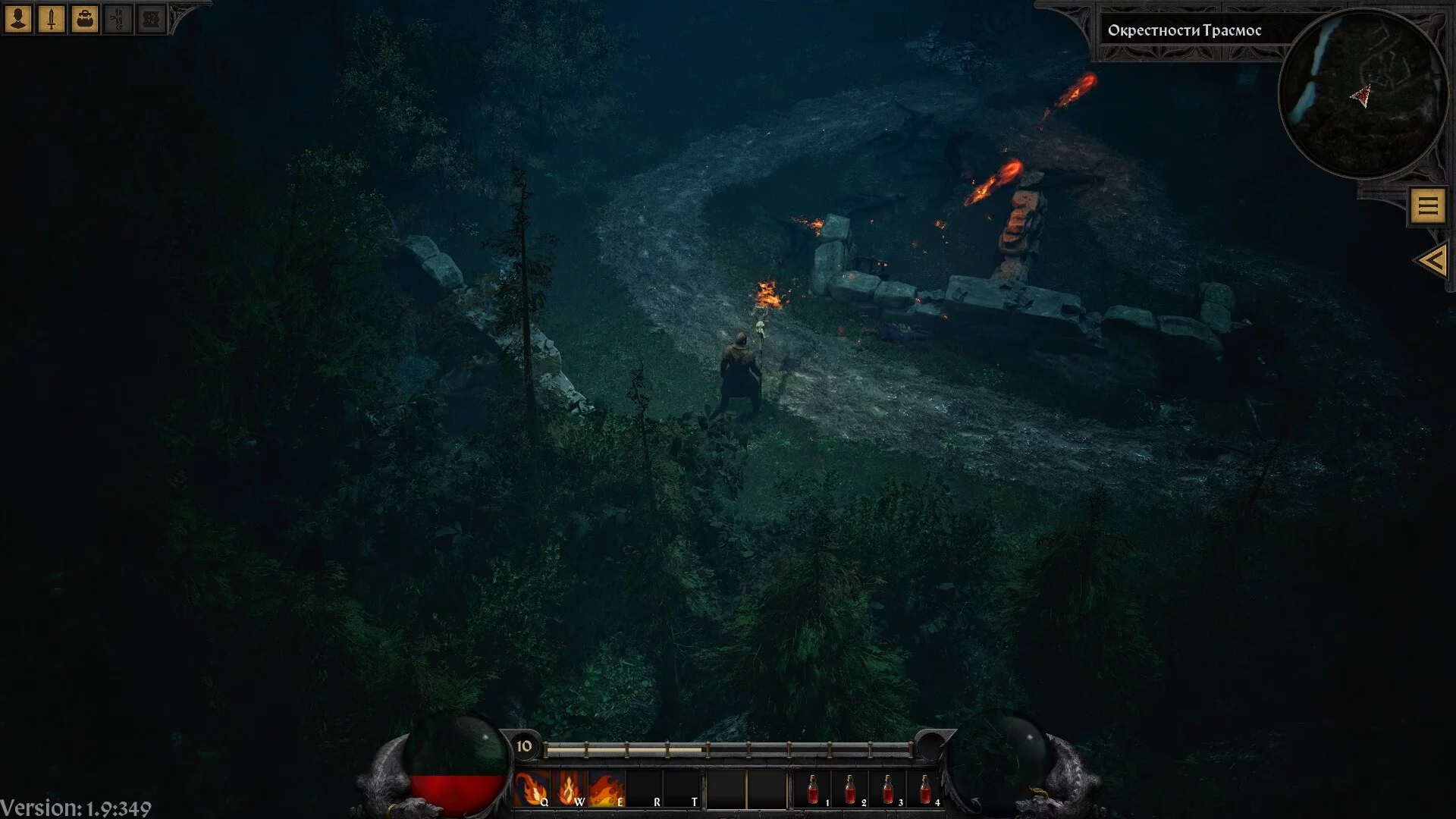The height and width of the screenshot is (819, 1456).
Task: Drink the red potion in slot 1
Action: pos(813,790)
